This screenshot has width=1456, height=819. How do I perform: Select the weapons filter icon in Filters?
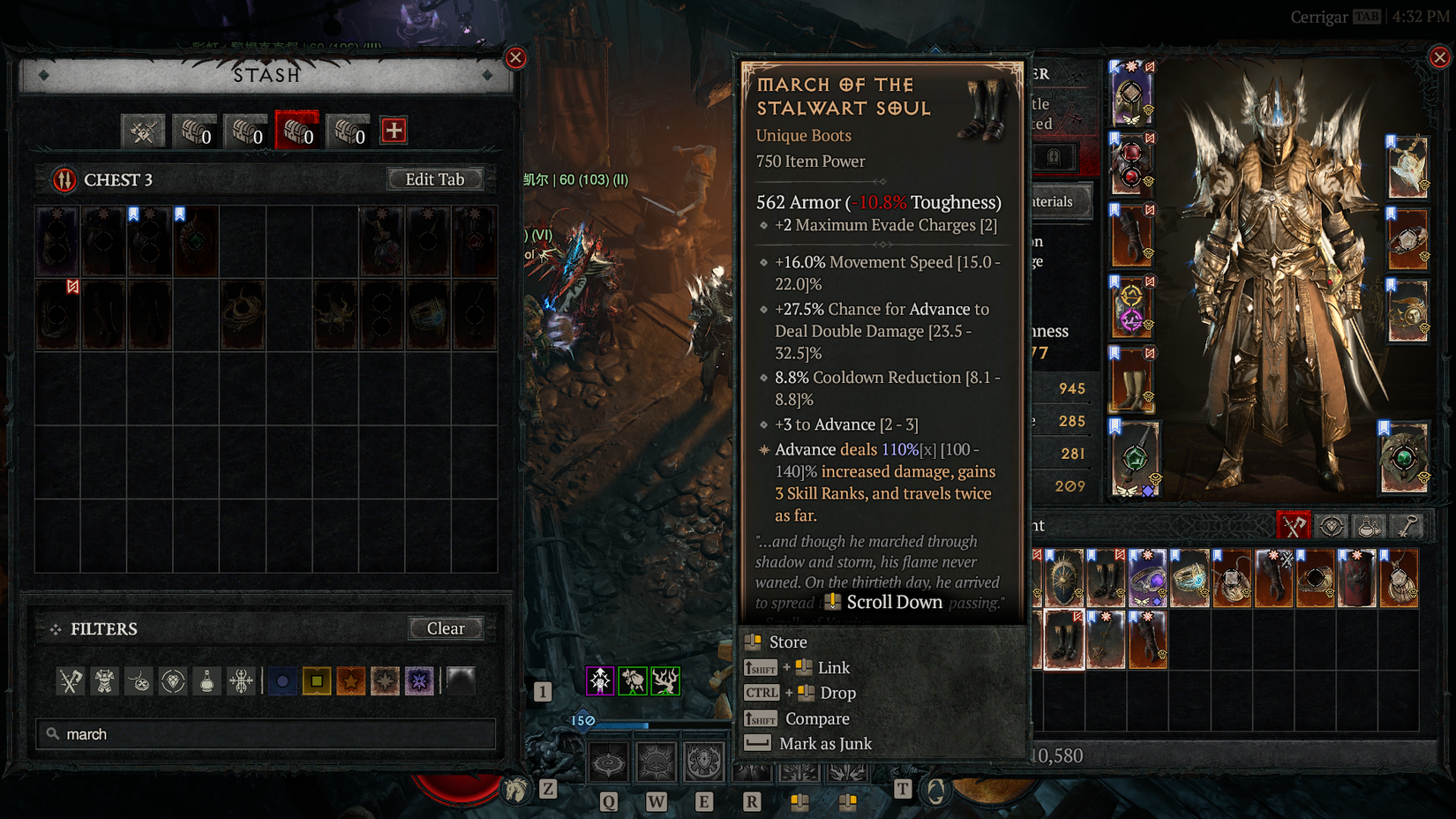coord(71,680)
